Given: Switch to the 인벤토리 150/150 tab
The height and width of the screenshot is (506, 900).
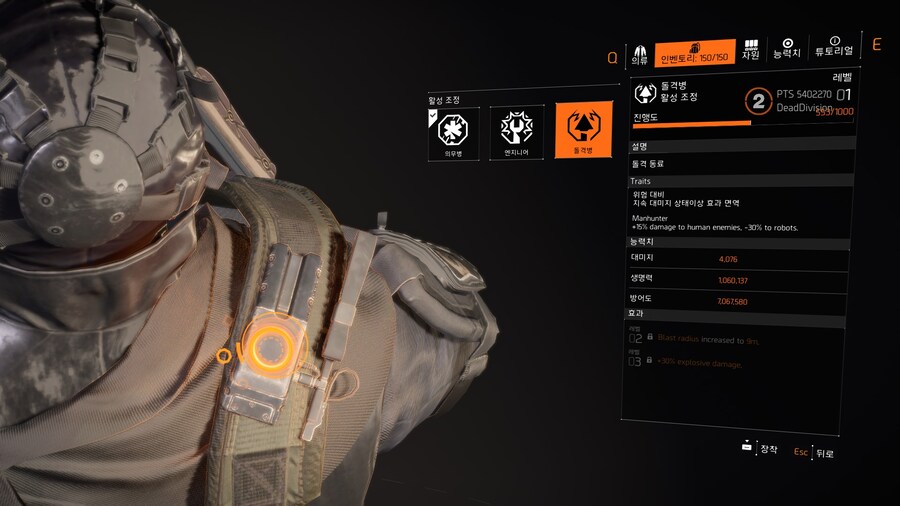Looking at the screenshot, I should (x=695, y=52).
